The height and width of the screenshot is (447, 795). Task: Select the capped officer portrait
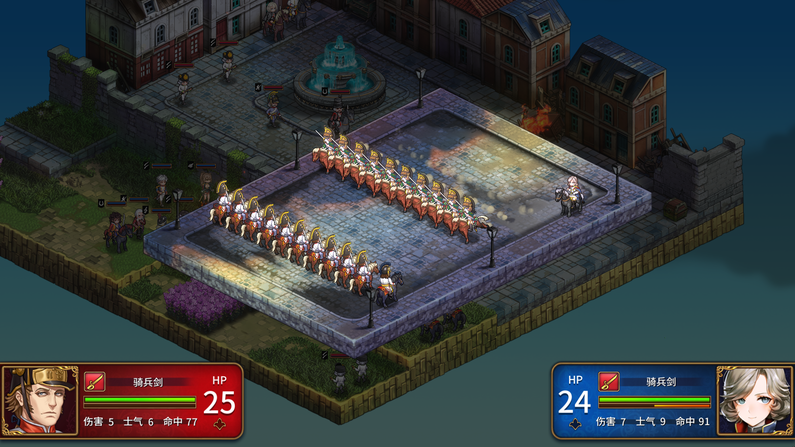pyautogui.click(x=40, y=401)
